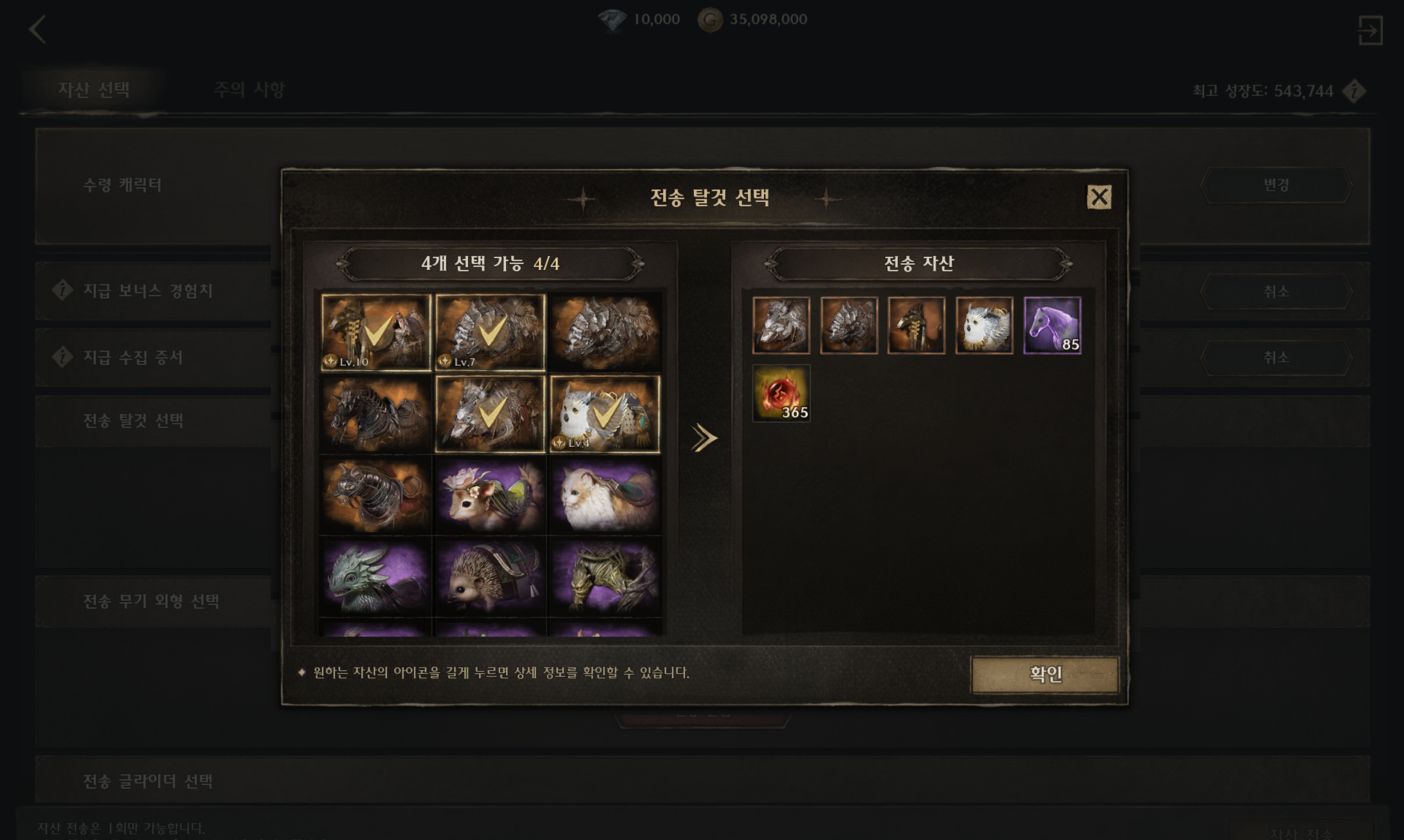Go back with the top-left arrow
The width and height of the screenshot is (1404, 840).
(37, 30)
